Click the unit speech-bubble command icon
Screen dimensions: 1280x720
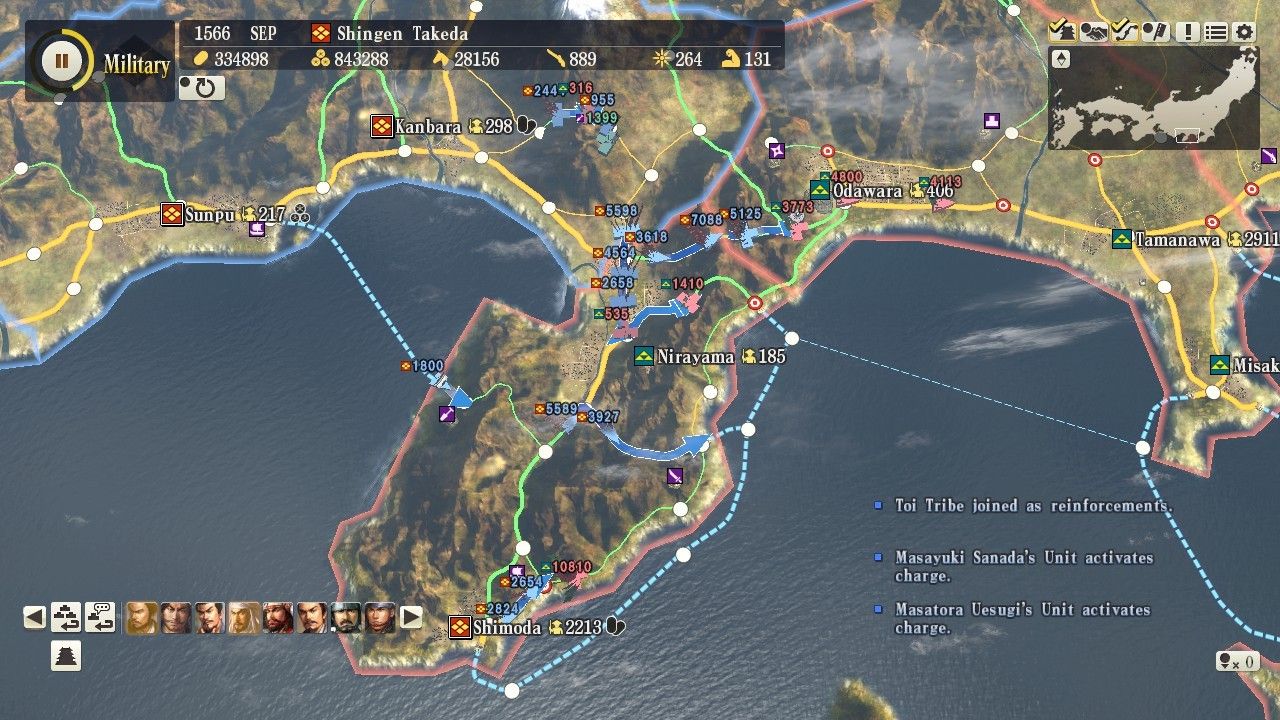point(100,617)
